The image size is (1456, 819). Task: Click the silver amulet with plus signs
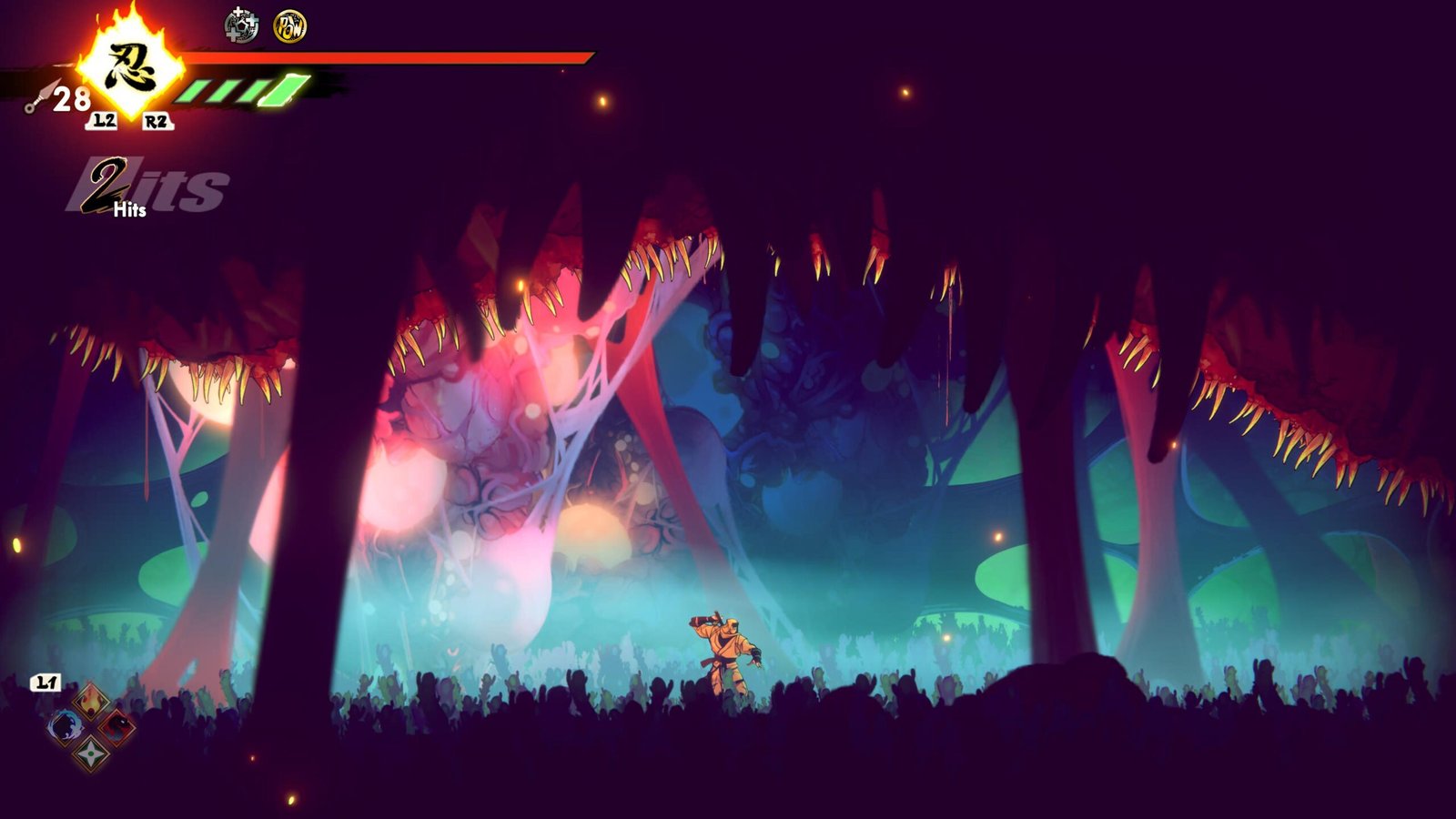tap(241, 25)
